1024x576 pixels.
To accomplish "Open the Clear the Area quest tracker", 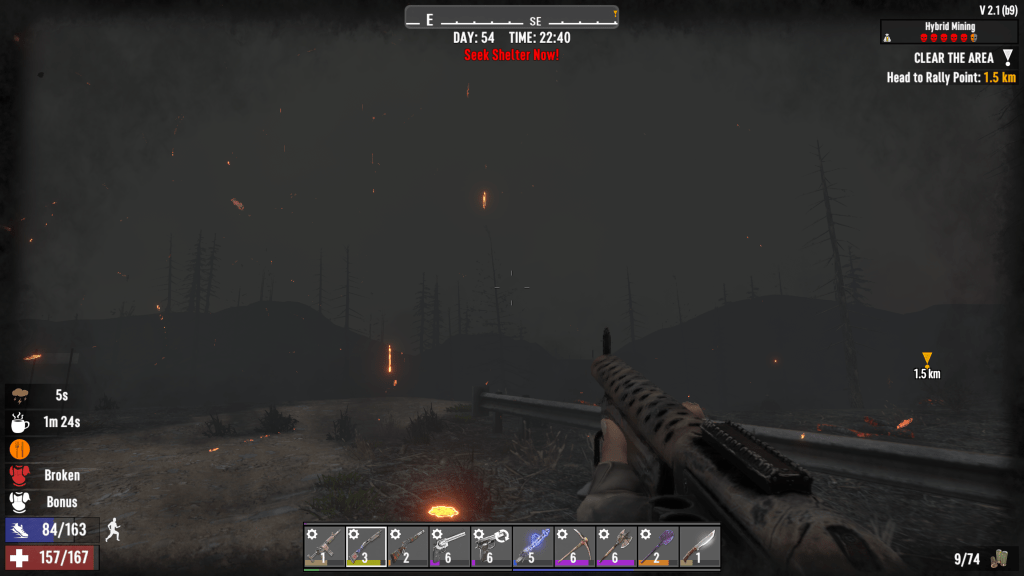I will (953, 58).
